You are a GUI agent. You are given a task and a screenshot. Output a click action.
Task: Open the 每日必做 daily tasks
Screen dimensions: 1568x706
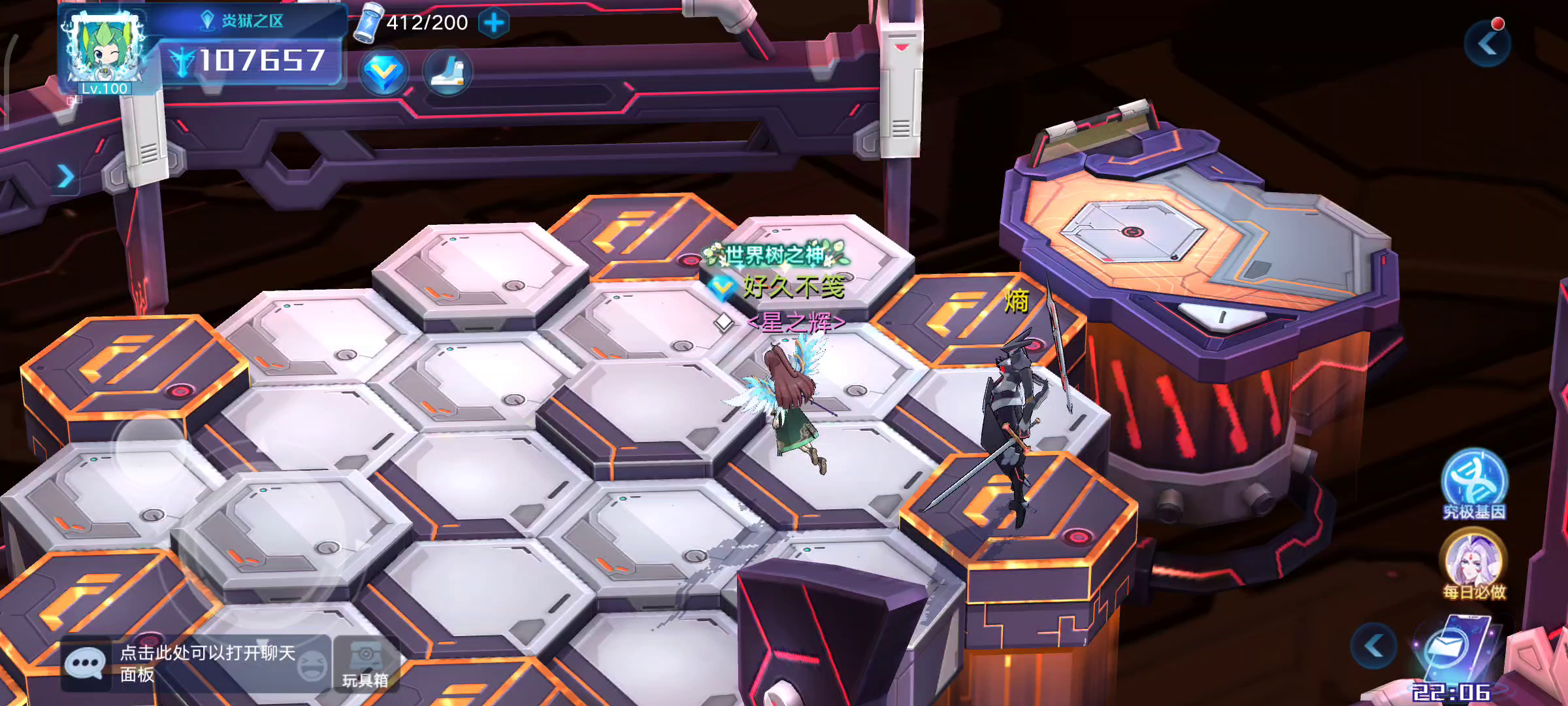pyautogui.click(x=1474, y=563)
